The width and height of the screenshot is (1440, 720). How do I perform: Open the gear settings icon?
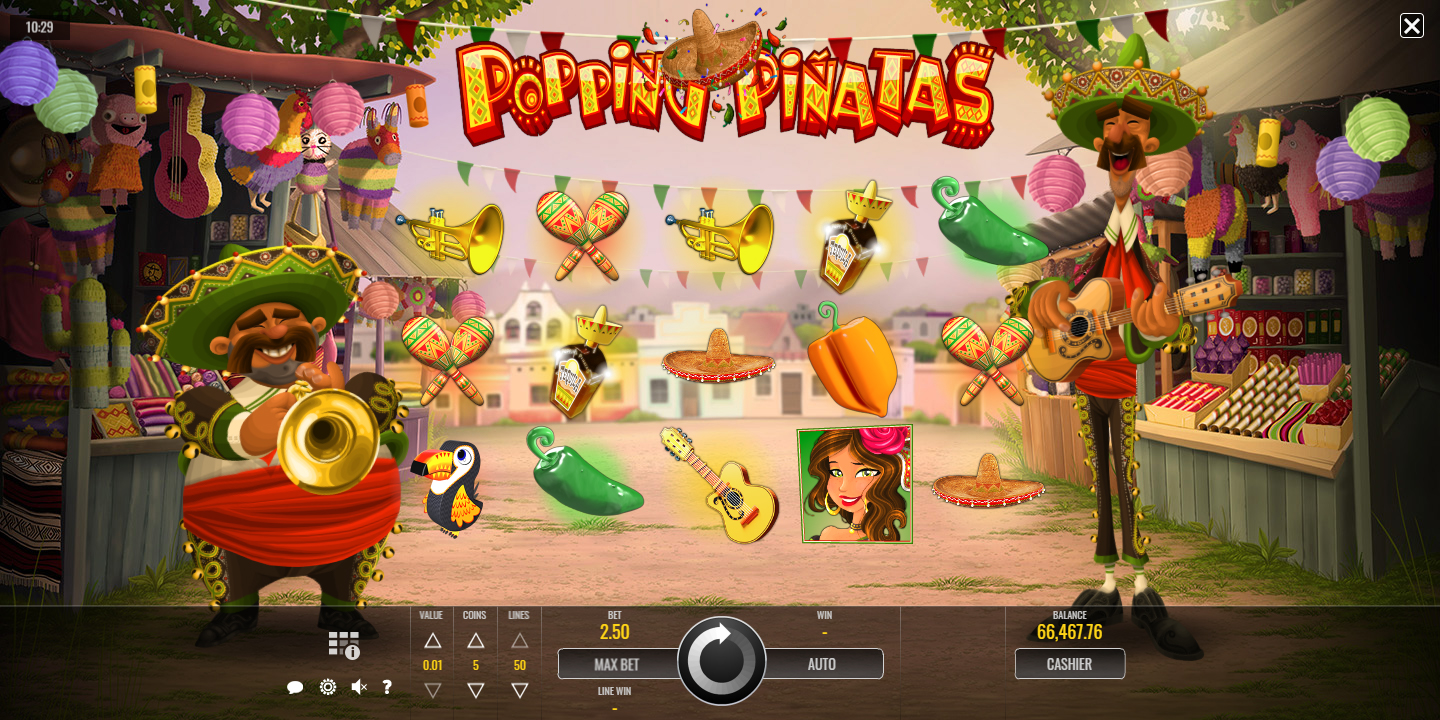click(x=327, y=687)
